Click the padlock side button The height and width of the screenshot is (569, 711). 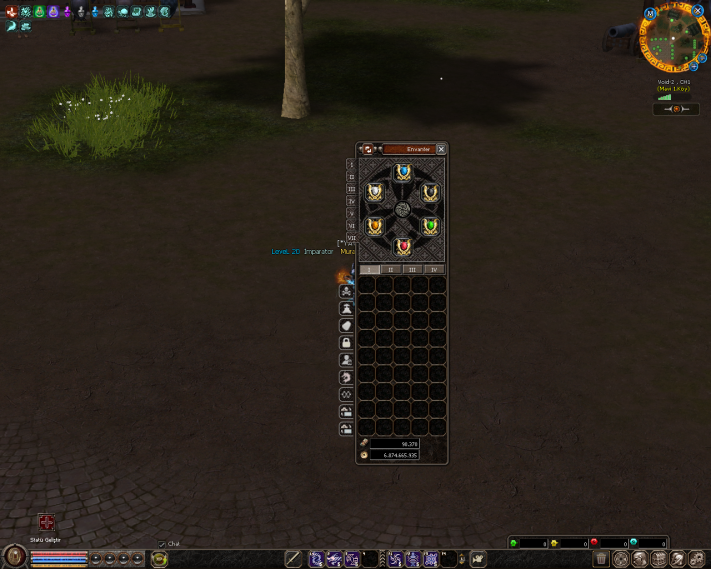tap(347, 342)
